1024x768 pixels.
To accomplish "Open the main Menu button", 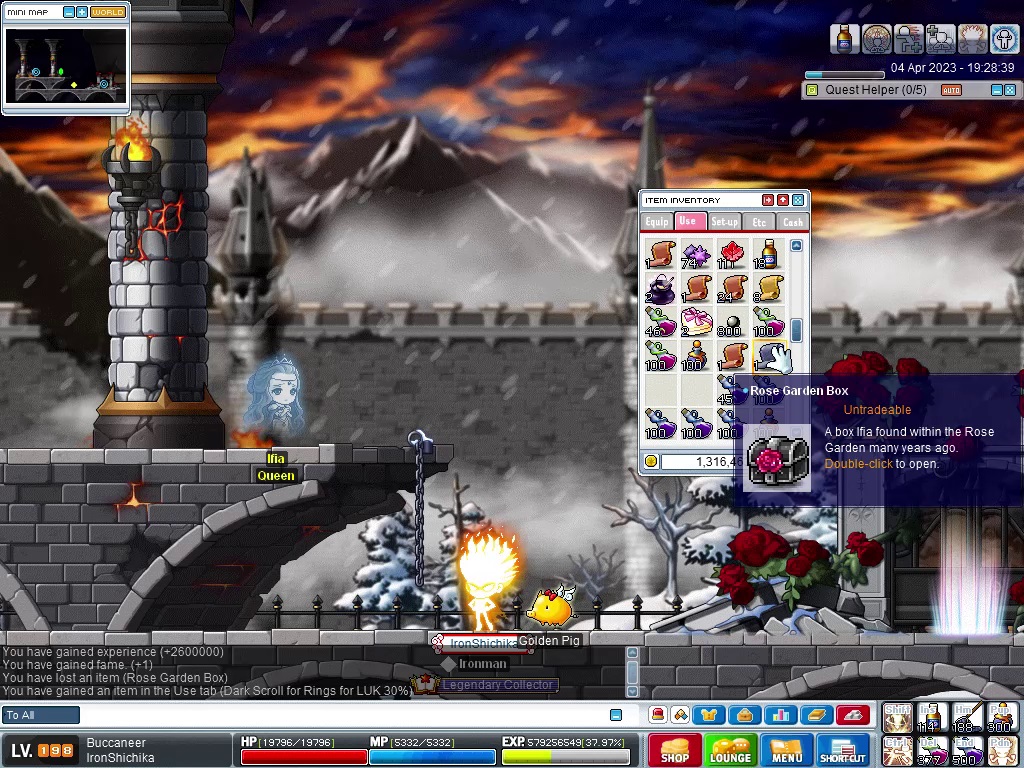I will 786,750.
